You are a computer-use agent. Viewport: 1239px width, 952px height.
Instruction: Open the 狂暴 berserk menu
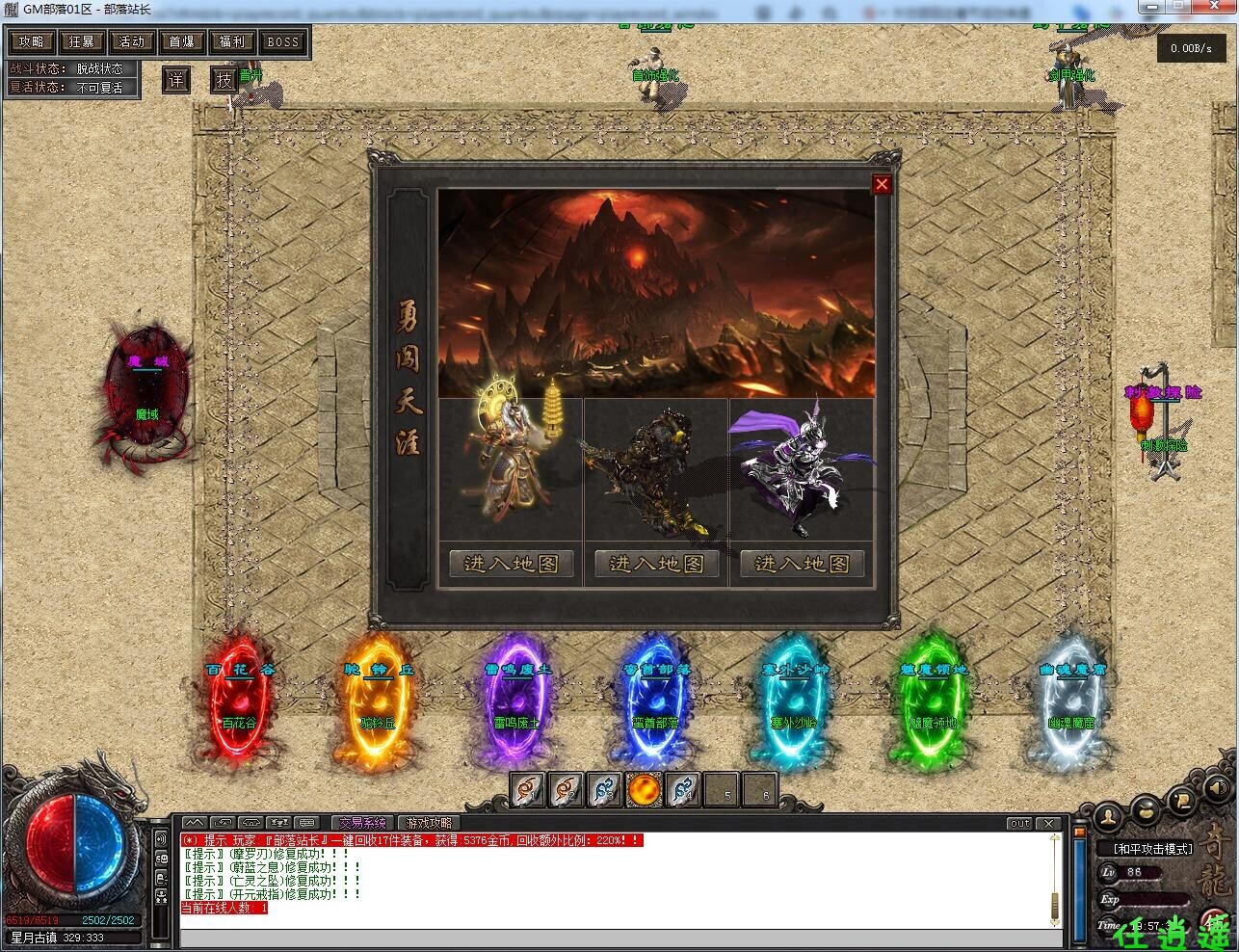click(x=82, y=41)
